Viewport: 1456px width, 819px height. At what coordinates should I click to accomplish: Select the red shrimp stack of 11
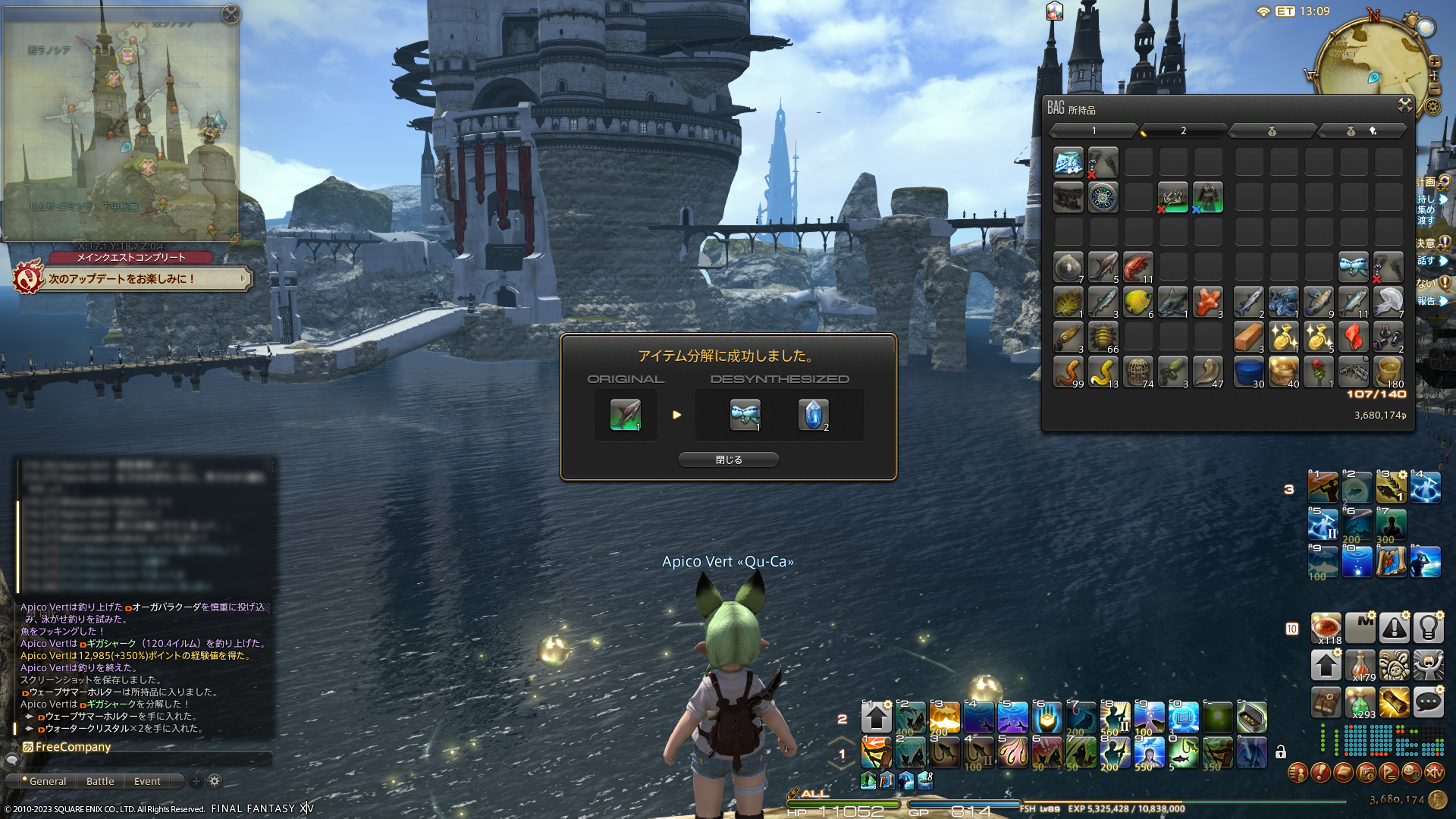pyautogui.click(x=1137, y=267)
